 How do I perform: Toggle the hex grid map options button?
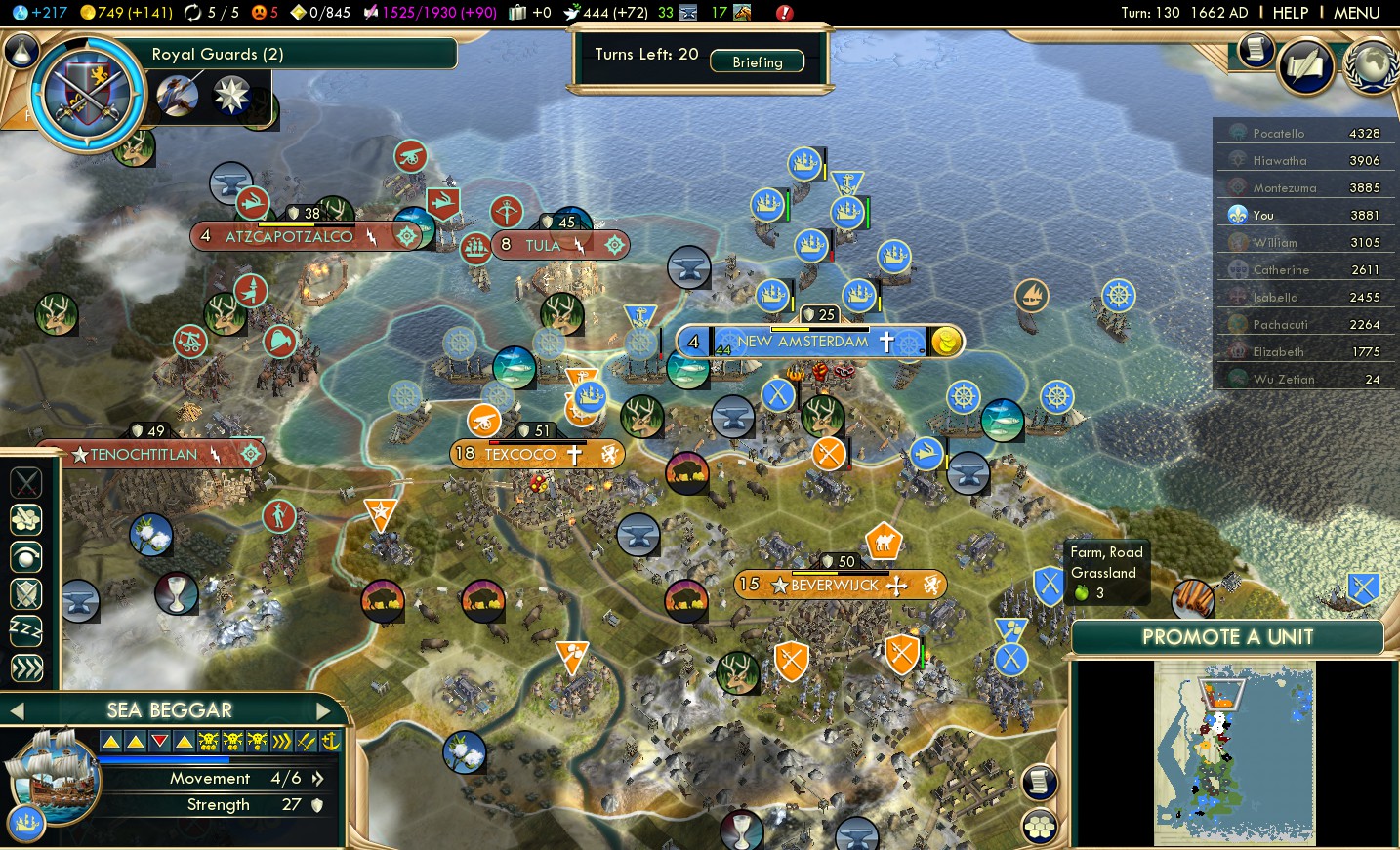click(1040, 827)
